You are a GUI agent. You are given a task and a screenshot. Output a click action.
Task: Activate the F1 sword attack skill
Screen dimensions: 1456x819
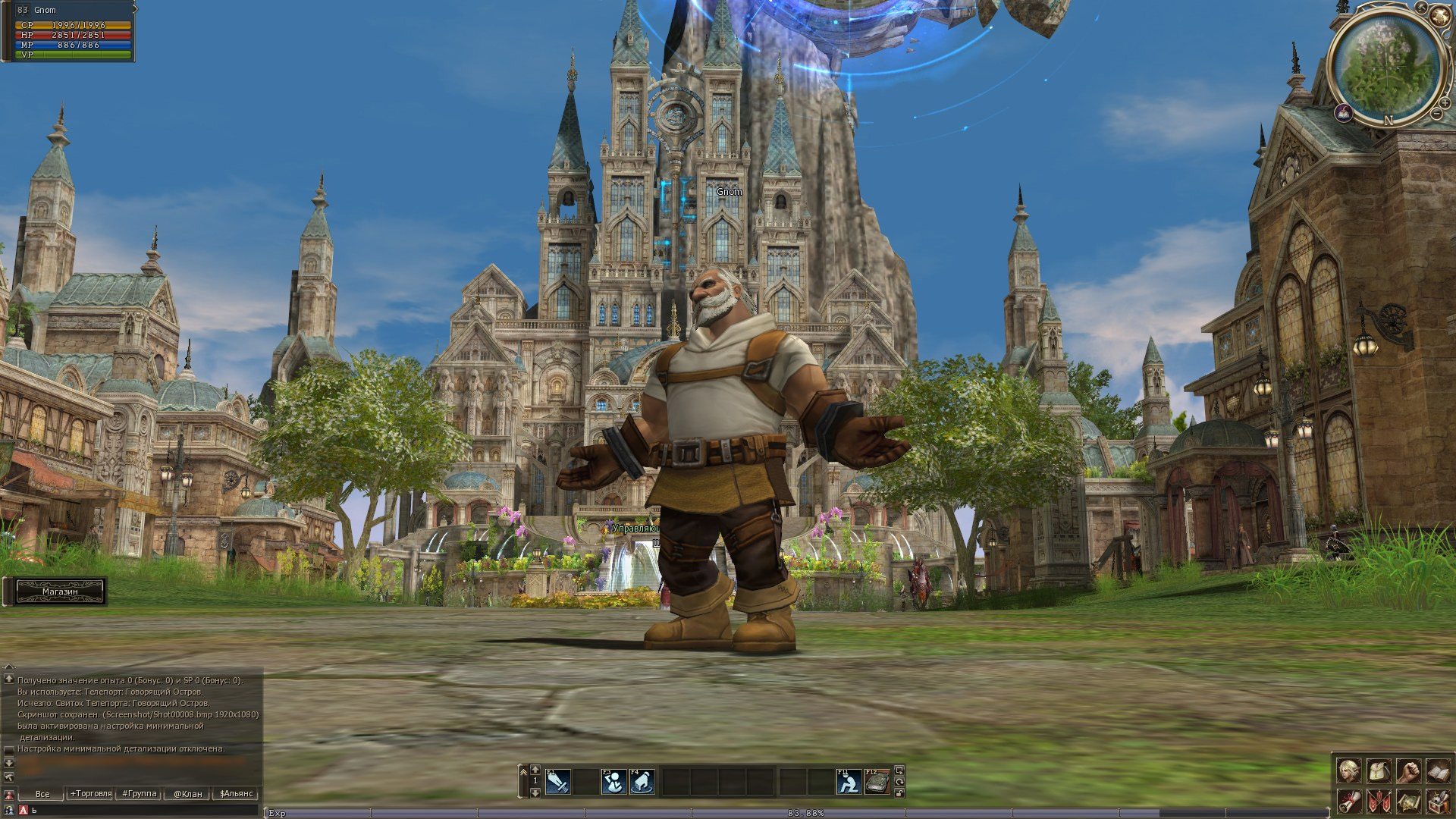click(558, 782)
